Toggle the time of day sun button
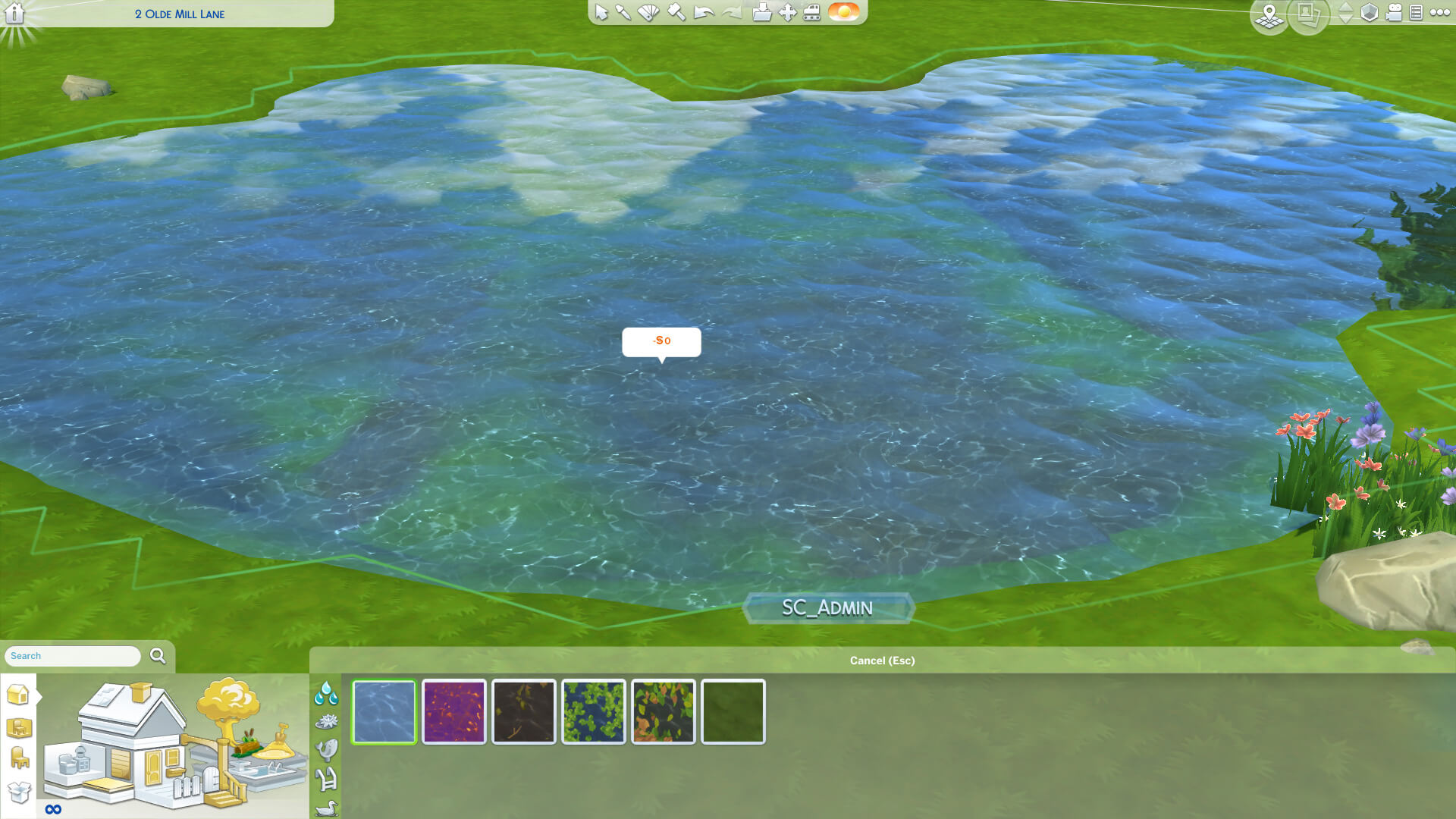Viewport: 1456px width, 819px height. (x=843, y=12)
